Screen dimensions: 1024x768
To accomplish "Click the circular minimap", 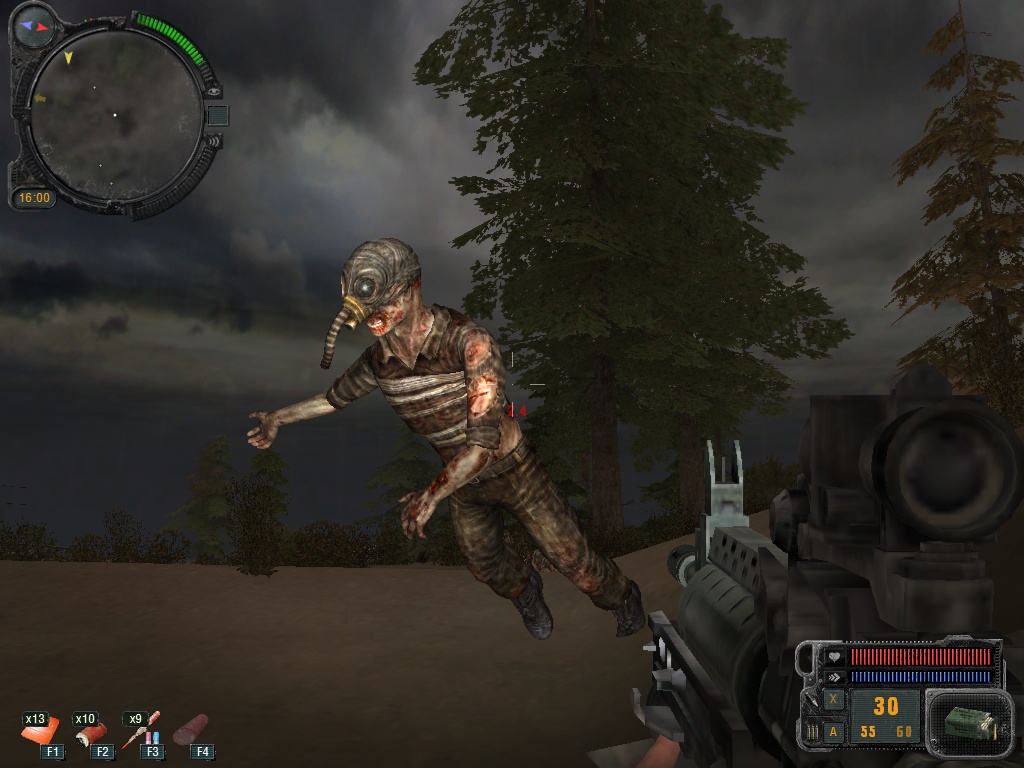I will (x=115, y=115).
